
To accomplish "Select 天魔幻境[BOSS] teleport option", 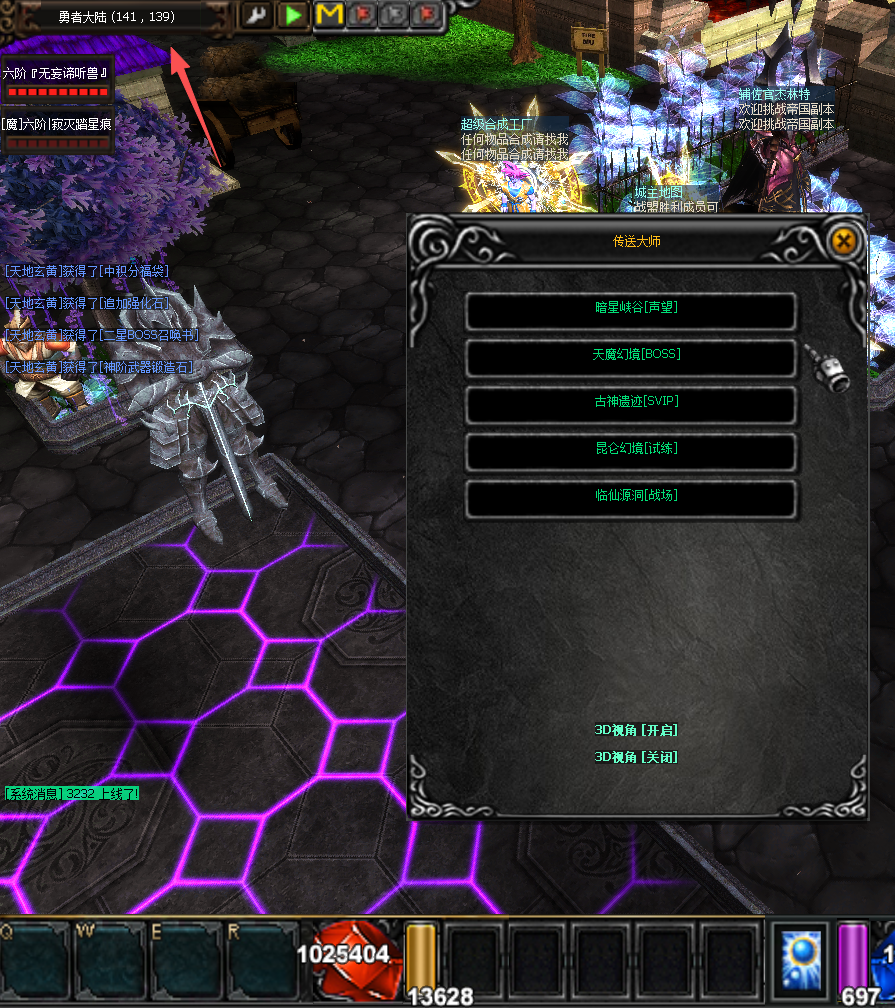I will (x=631, y=357).
